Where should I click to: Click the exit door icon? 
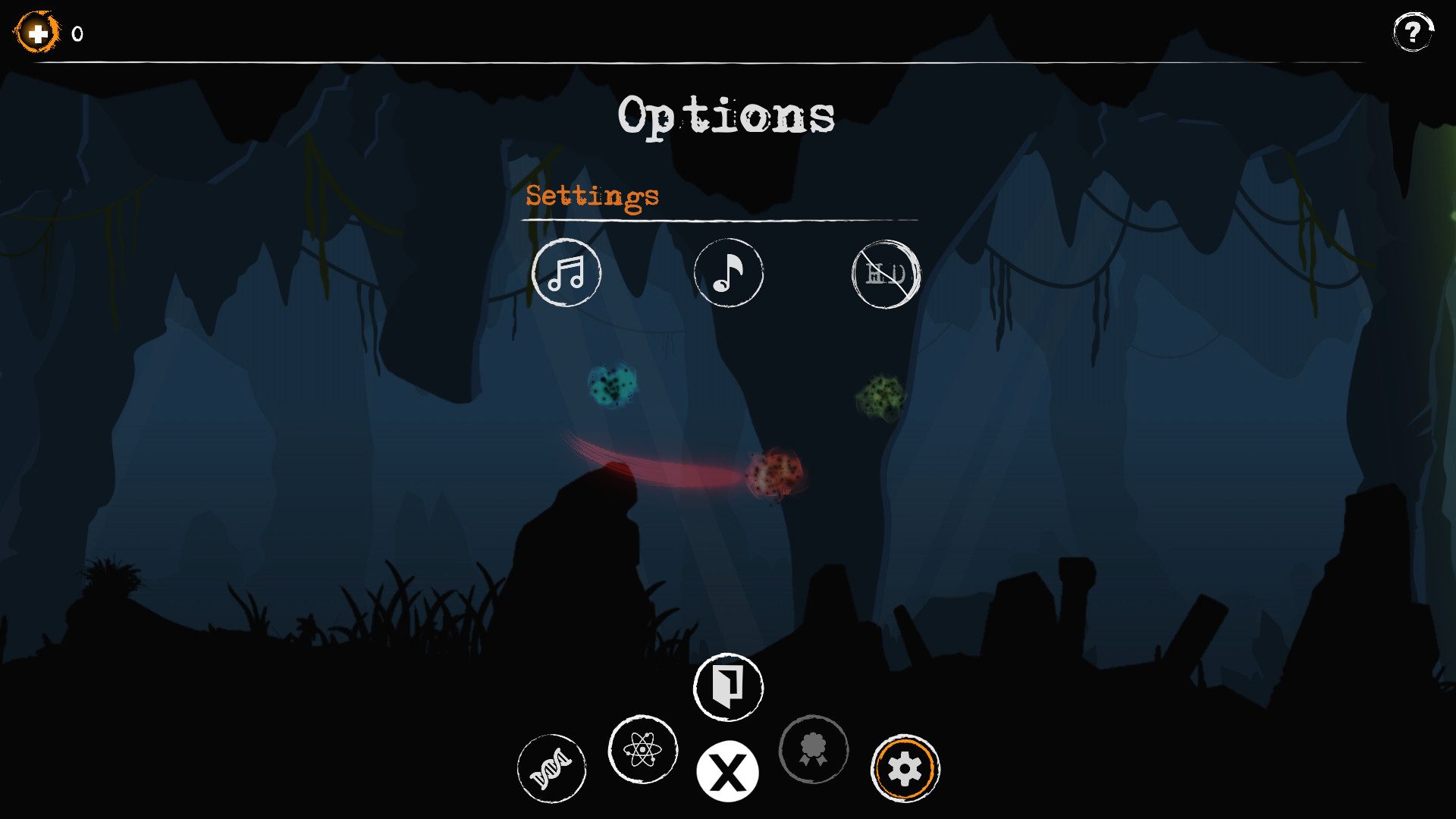727,686
